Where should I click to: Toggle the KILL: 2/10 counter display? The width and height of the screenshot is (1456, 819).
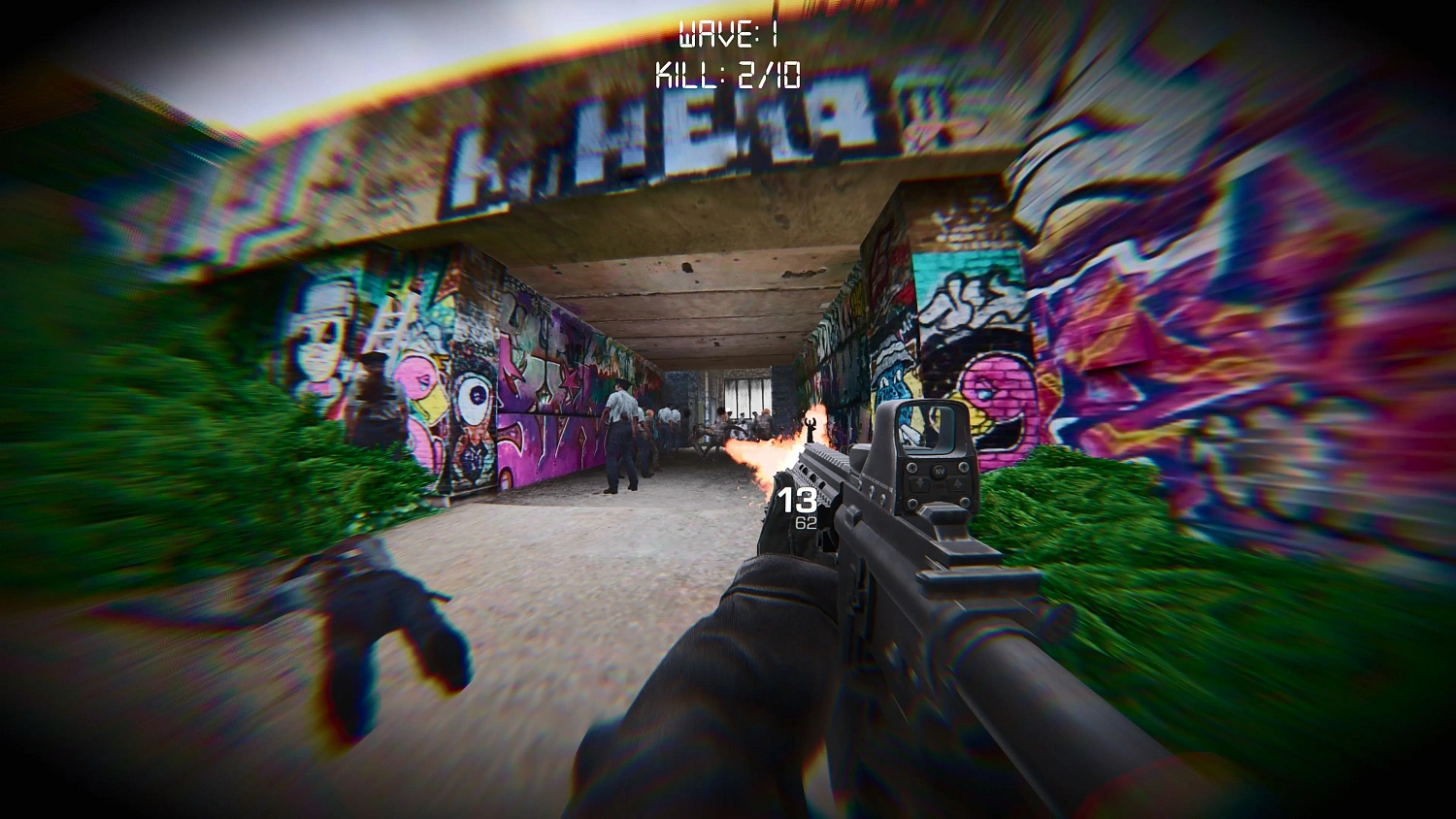pyautogui.click(x=728, y=73)
